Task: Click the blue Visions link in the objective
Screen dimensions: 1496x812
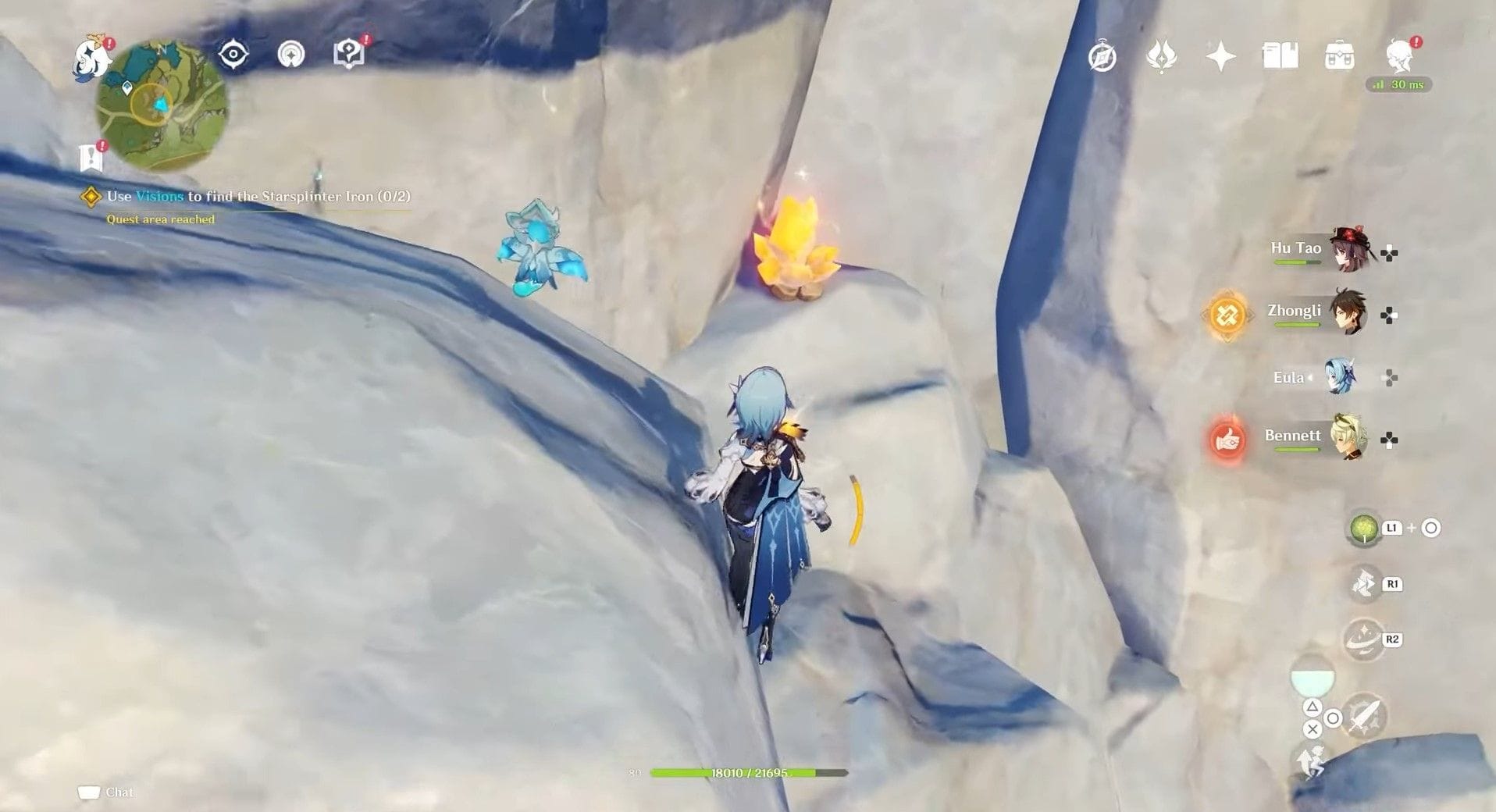Action: coord(159,197)
